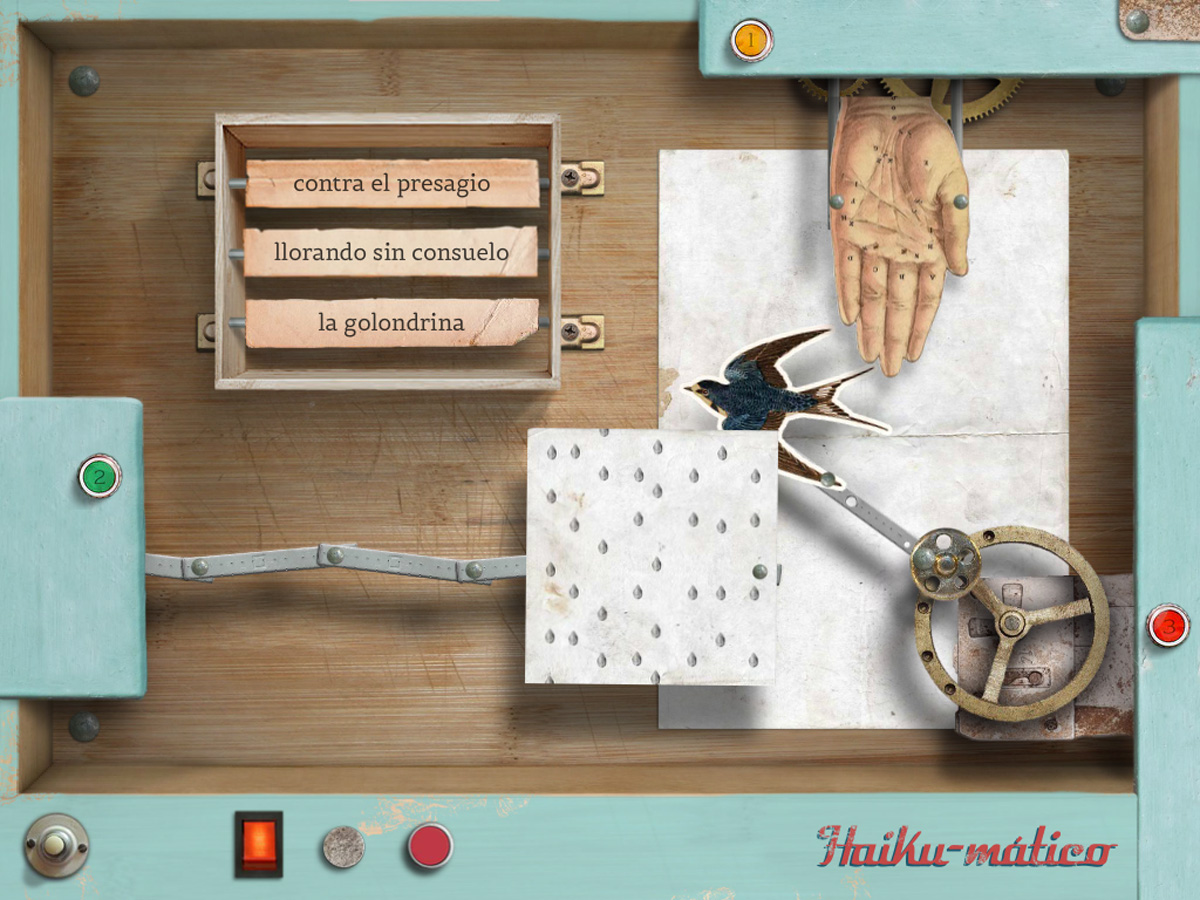Viewport: 1200px width, 900px height.
Task: Push the brass doorbell-style button
Action: (55, 846)
